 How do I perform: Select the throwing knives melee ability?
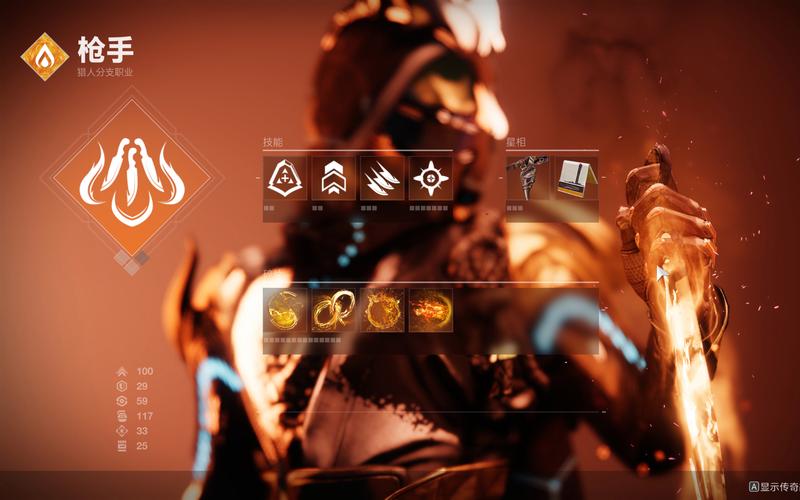coord(382,178)
